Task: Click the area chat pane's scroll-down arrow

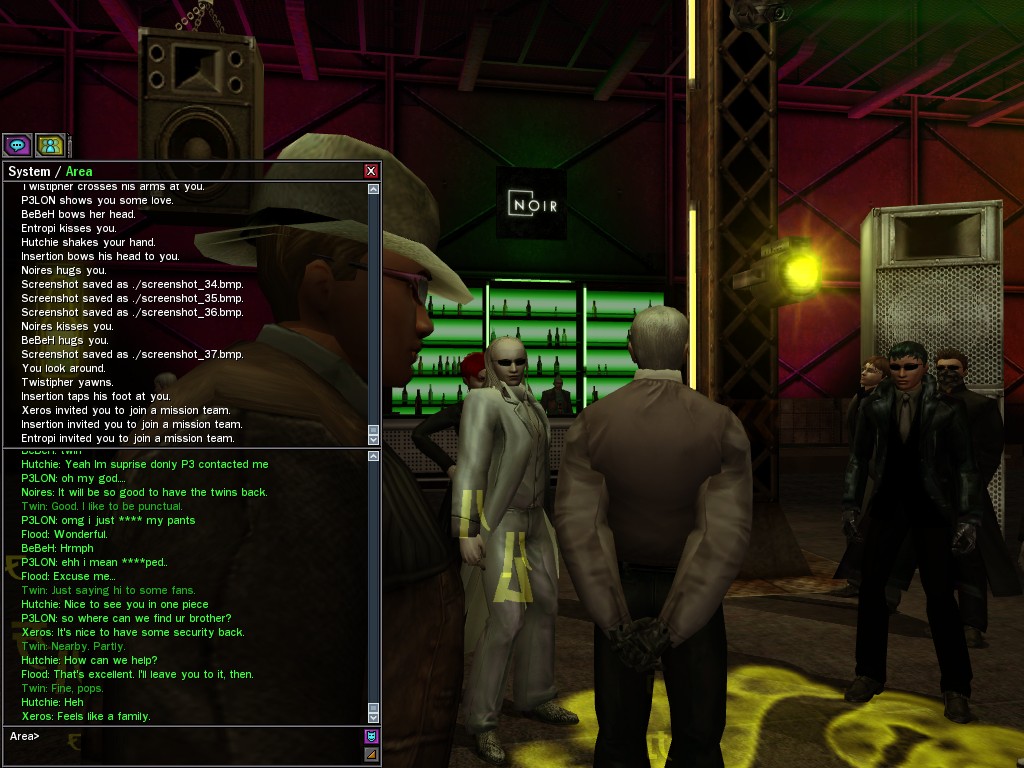Action: 373,717
